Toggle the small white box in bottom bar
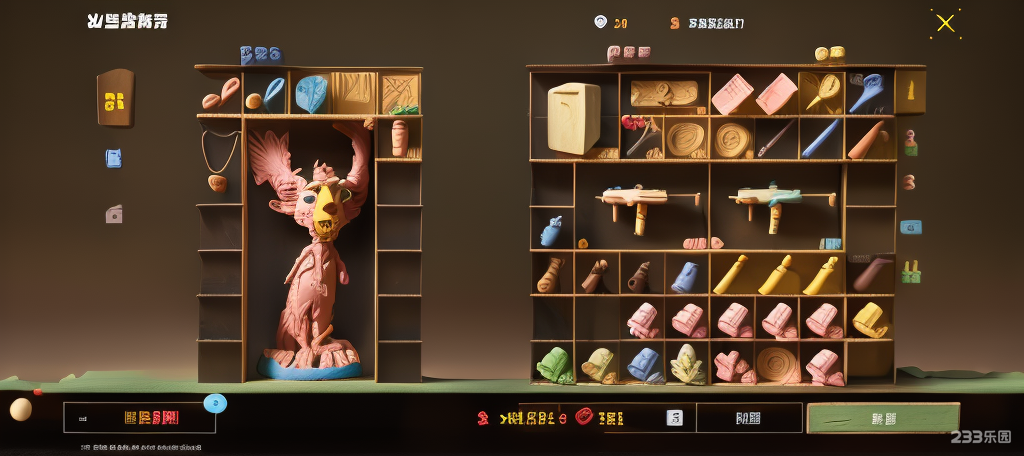The height and width of the screenshot is (456, 1024). point(674,418)
